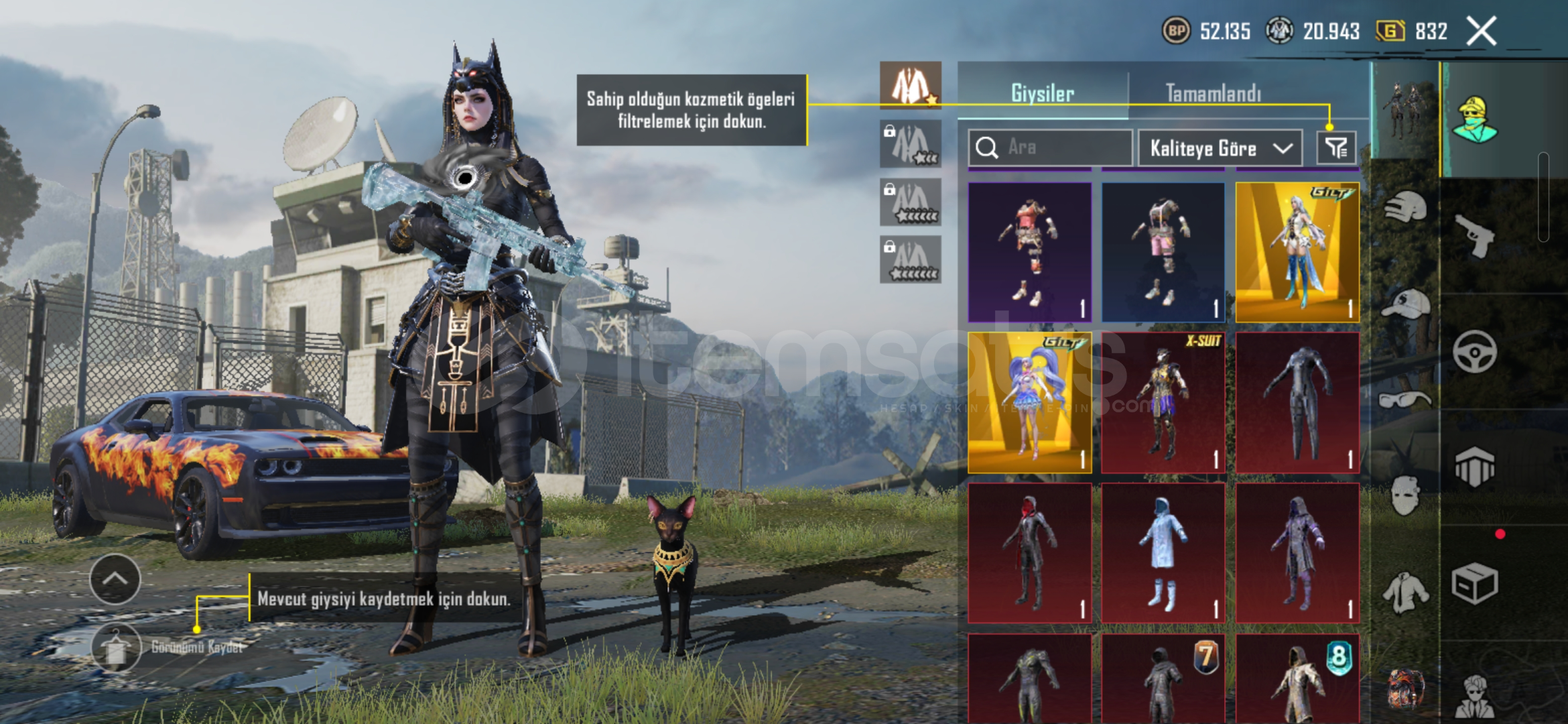This screenshot has height=724, width=1568.
Task: Open the helmet category
Action: pos(1405,207)
